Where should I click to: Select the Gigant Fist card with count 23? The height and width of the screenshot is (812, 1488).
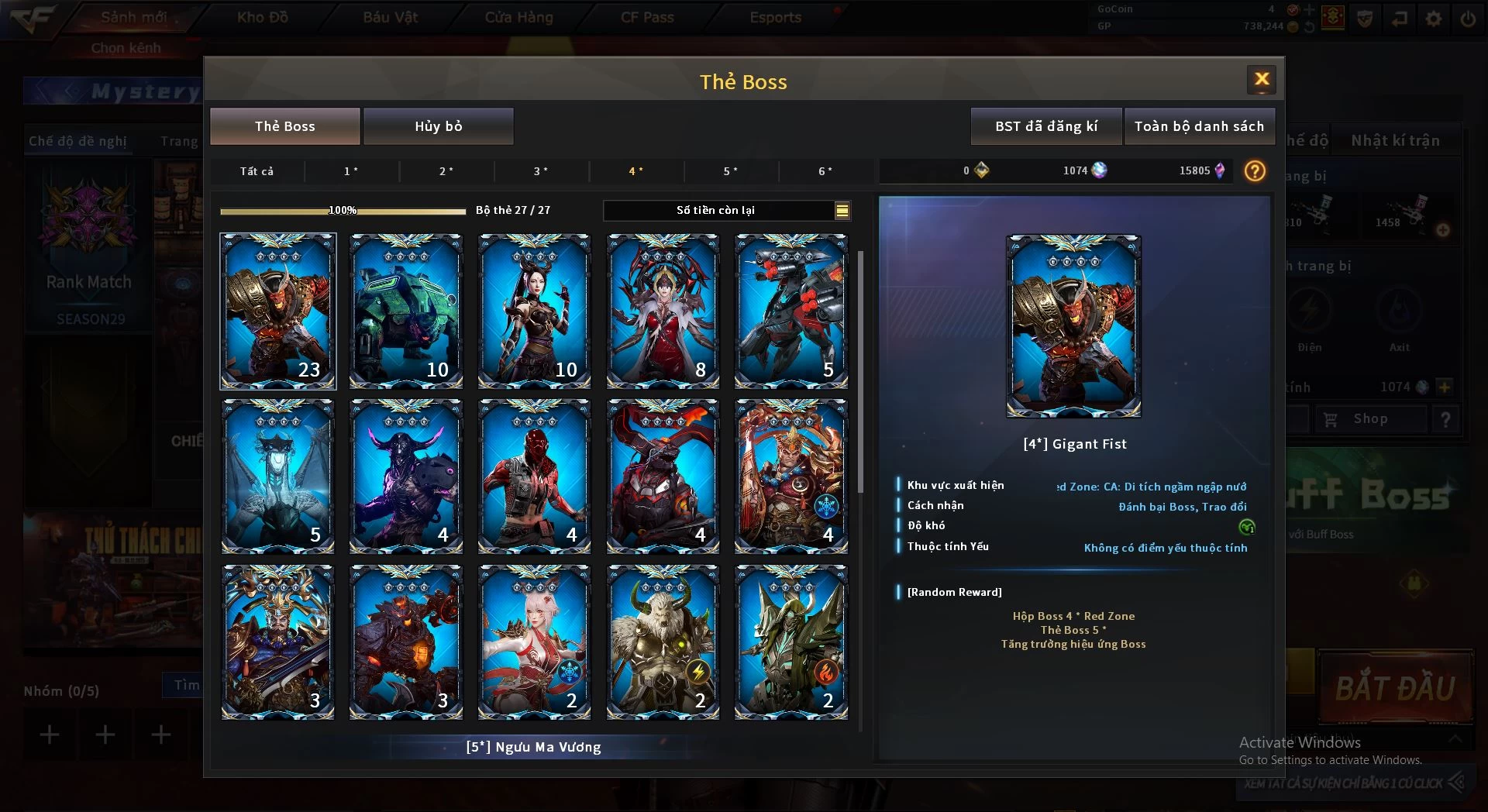point(277,311)
